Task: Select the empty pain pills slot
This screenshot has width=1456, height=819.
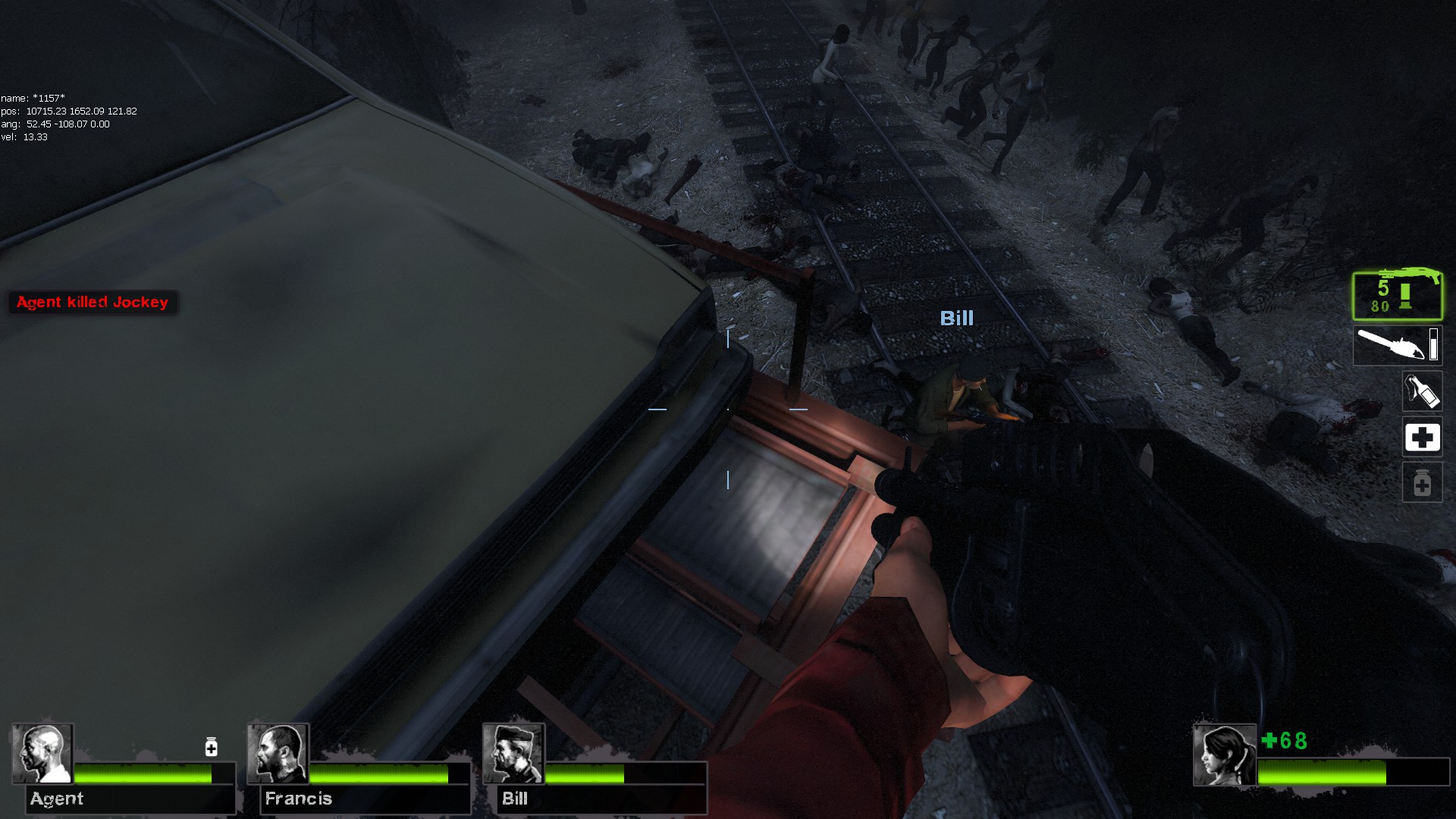Action: pos(1423,483)
